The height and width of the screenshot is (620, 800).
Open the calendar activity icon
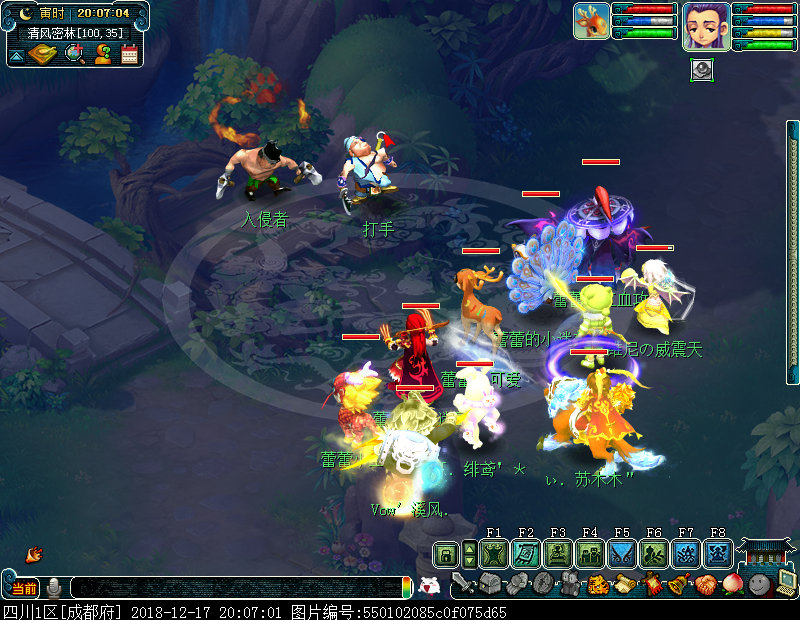[x=129, y=54]
